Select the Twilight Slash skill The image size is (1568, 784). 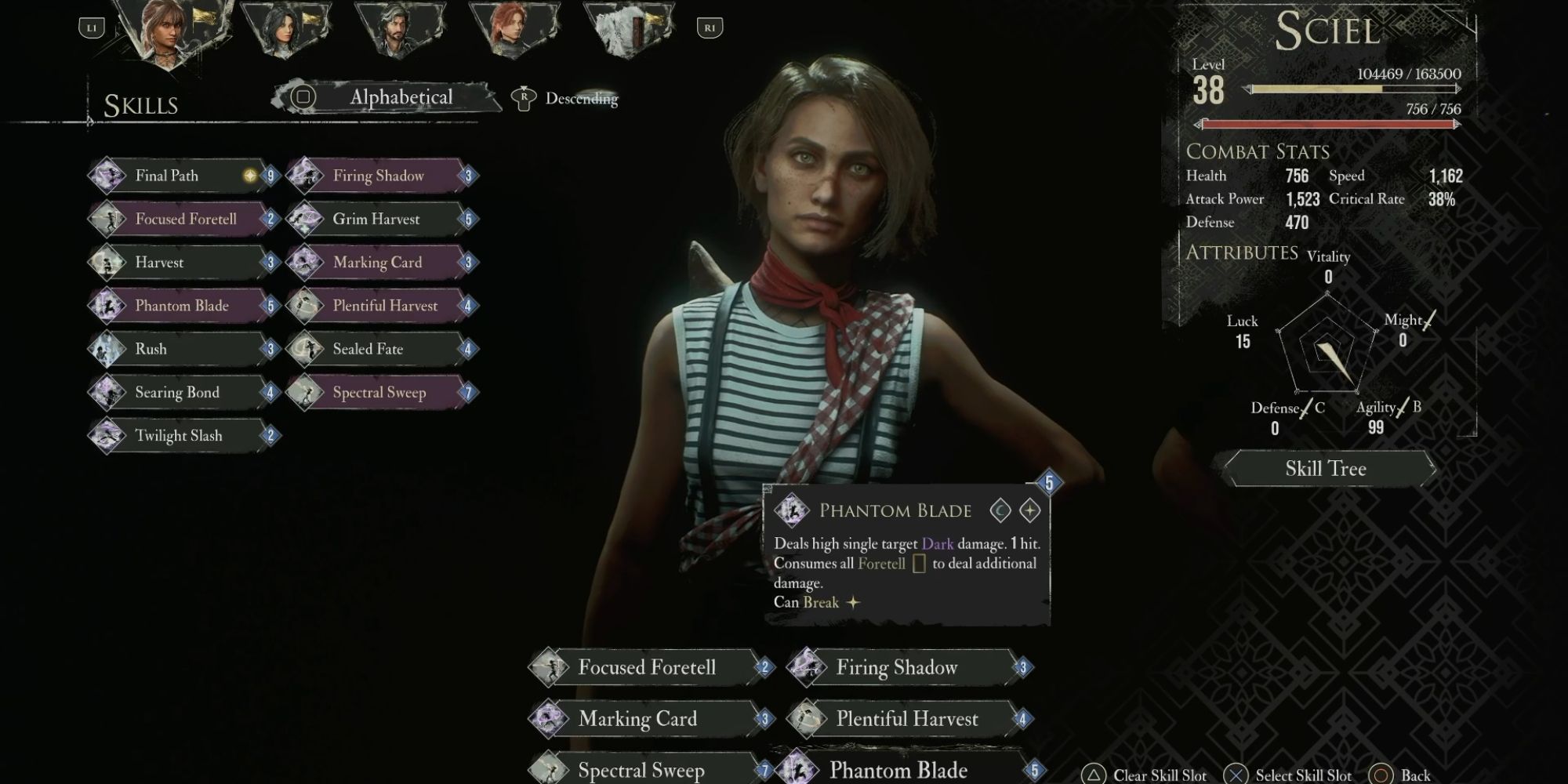tap(184, 436)
